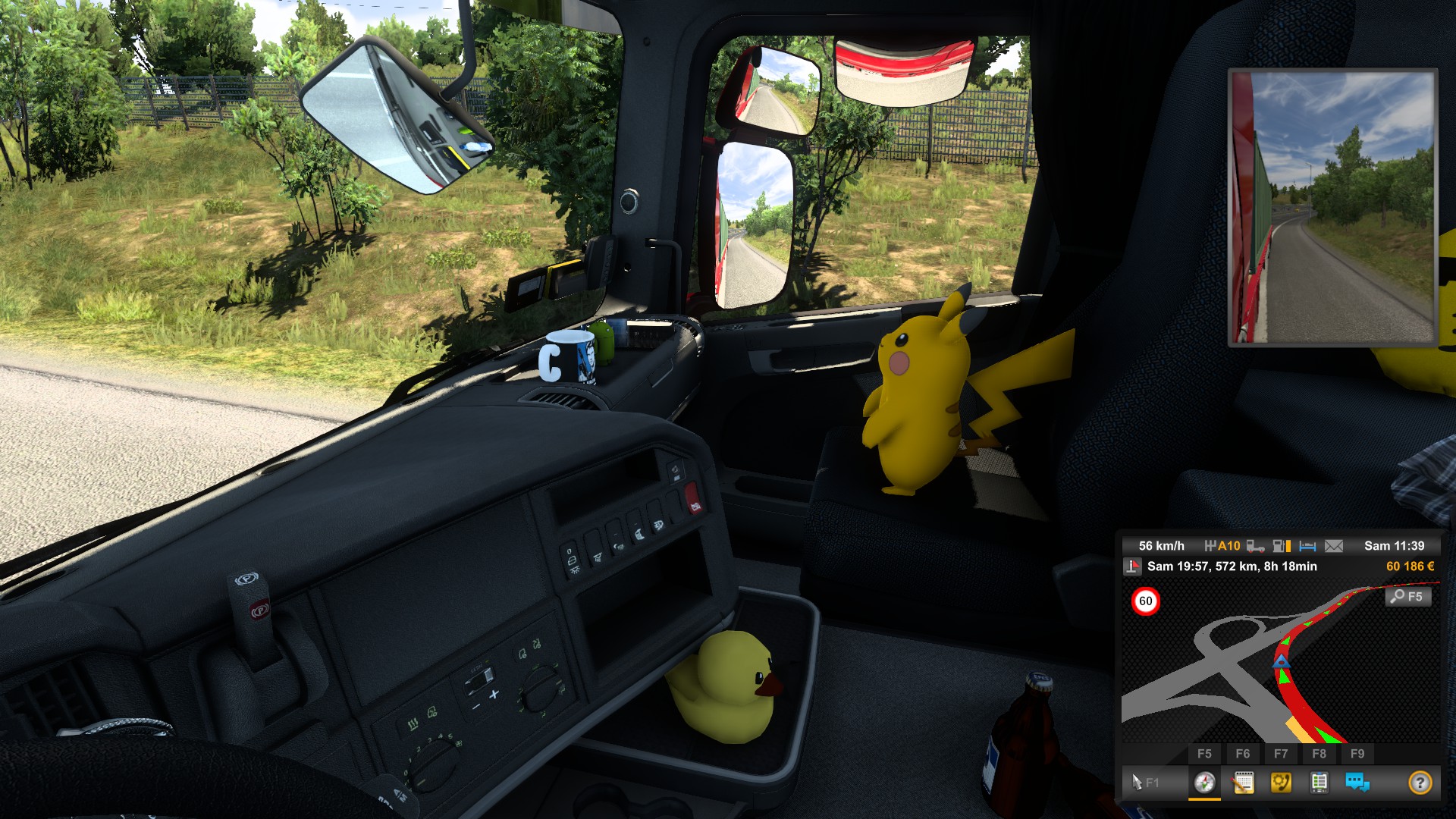
Task: Click the truck damage status icon
Action: pyautogui.click(x=1255, y=546)
